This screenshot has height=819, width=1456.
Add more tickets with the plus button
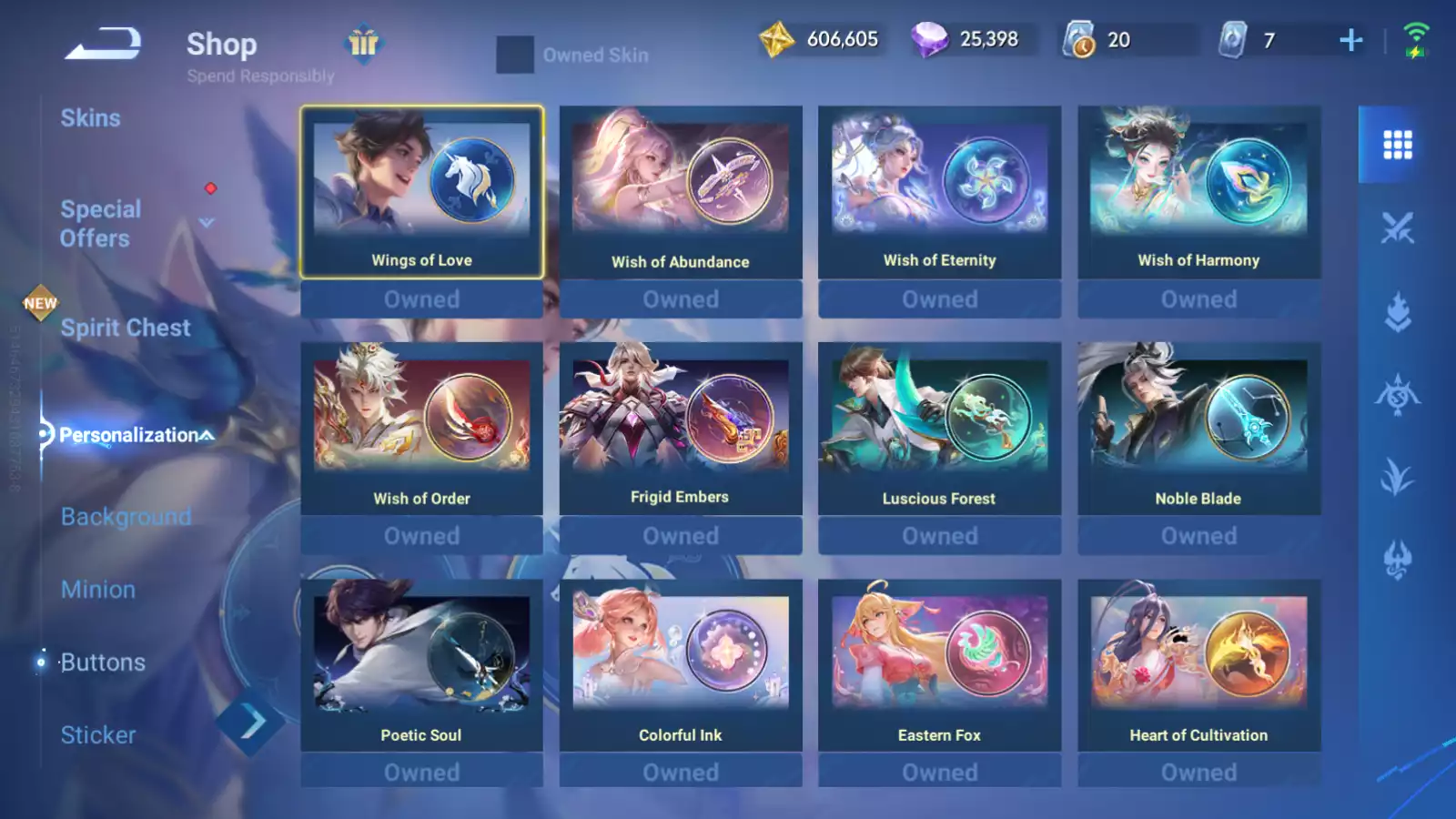[x=1351, y=40]
